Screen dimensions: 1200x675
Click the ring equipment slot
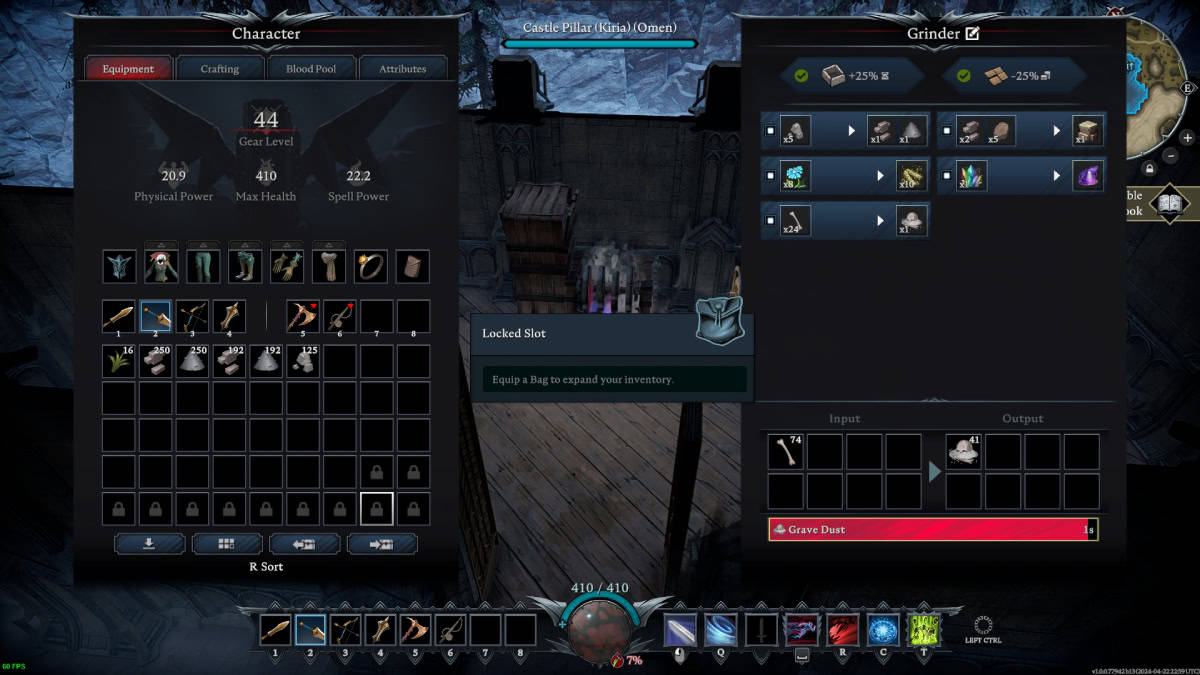(370, 266)
